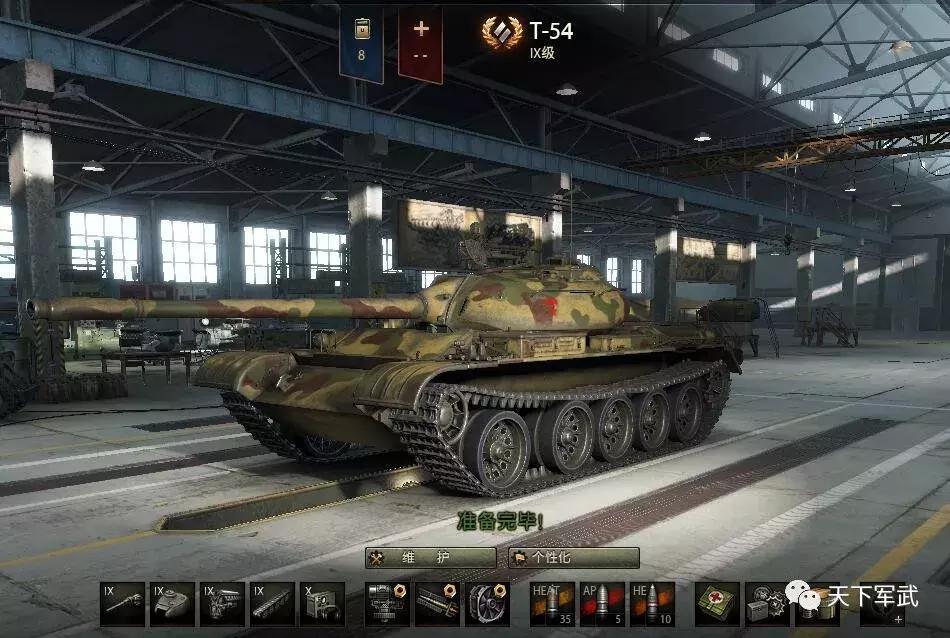Open the repair kit consumable slot
Viewport: 950px width, 638px height.
click(767, 604)
